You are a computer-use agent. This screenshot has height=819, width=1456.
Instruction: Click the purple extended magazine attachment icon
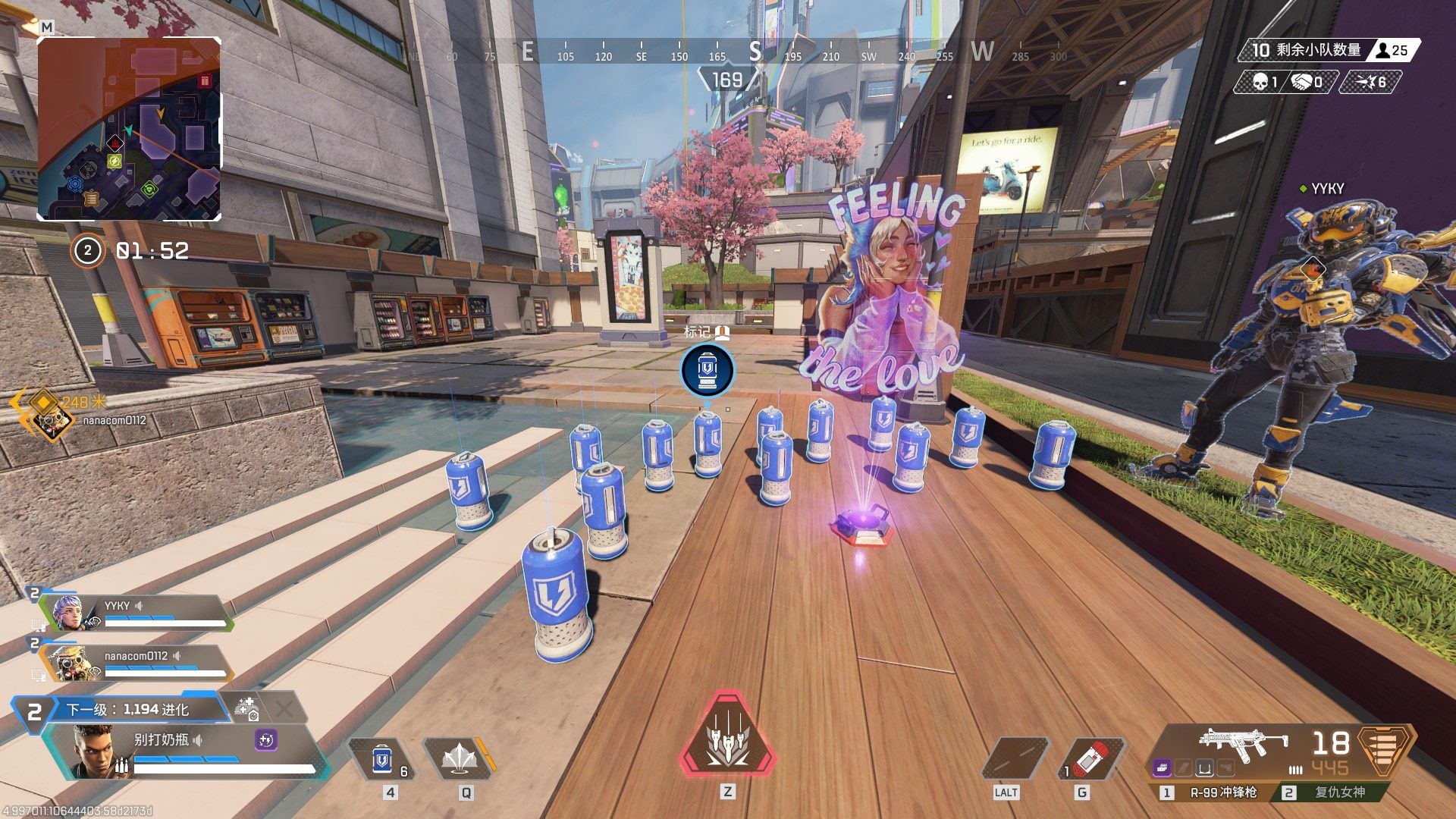(x=1162, y=768)
